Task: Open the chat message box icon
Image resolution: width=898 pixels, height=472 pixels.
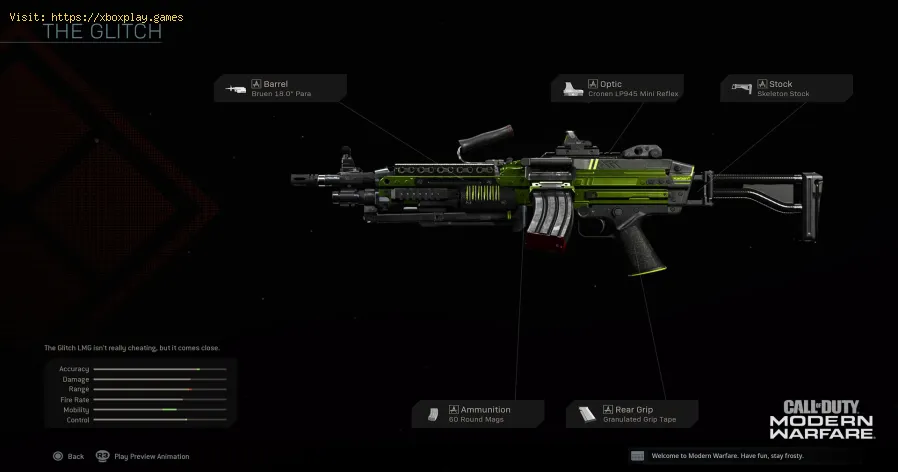Action: pos(637,456)
